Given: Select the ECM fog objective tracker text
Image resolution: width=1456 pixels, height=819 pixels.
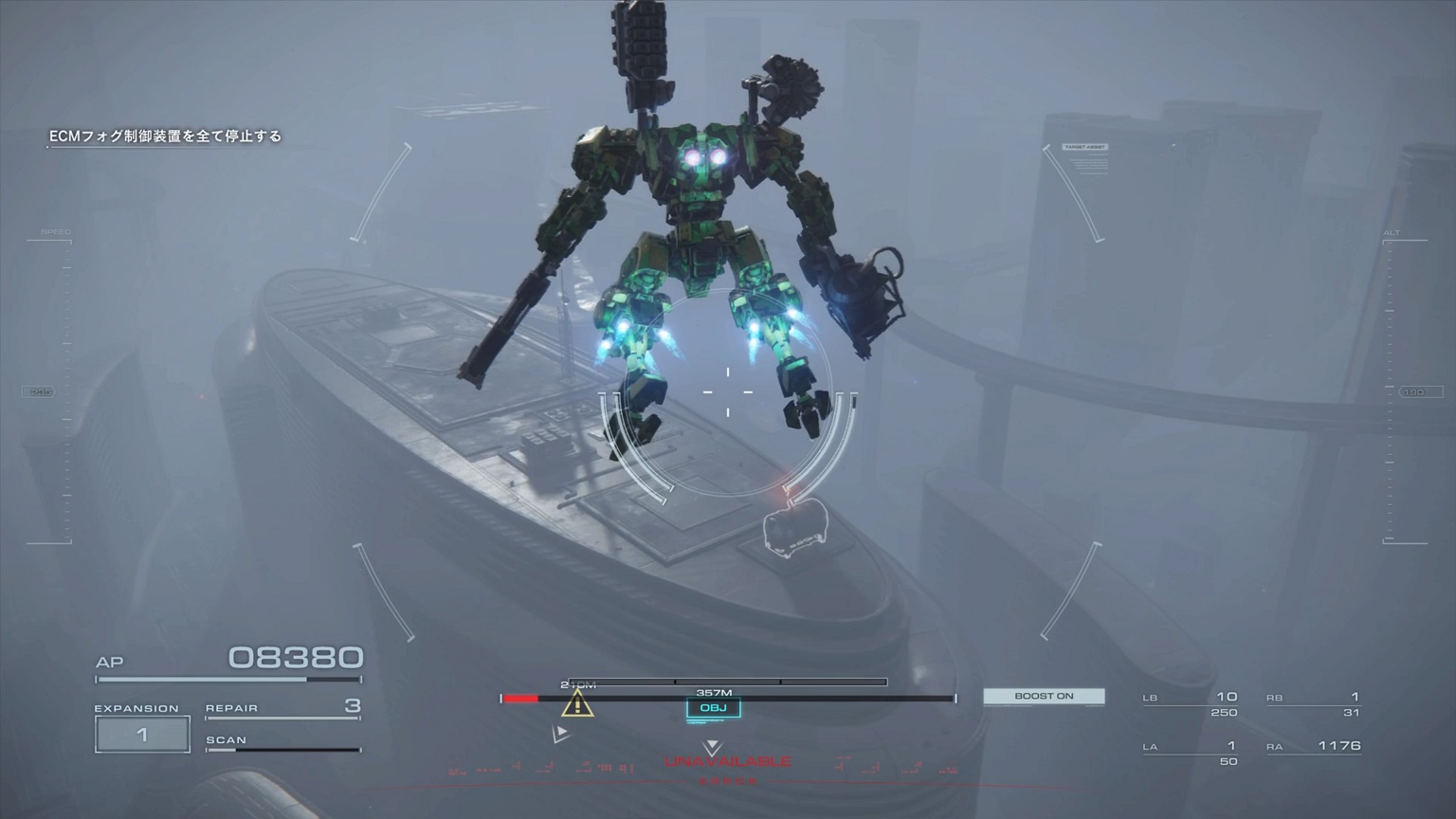Looking at the screenshot, I should click(166, 136).
